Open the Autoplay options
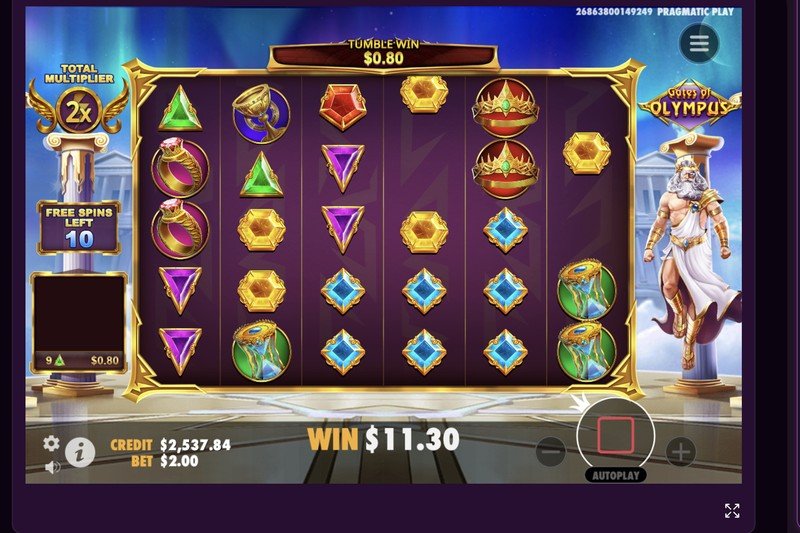The width and height of the screenshot is (800, 533). coord(615,475)
